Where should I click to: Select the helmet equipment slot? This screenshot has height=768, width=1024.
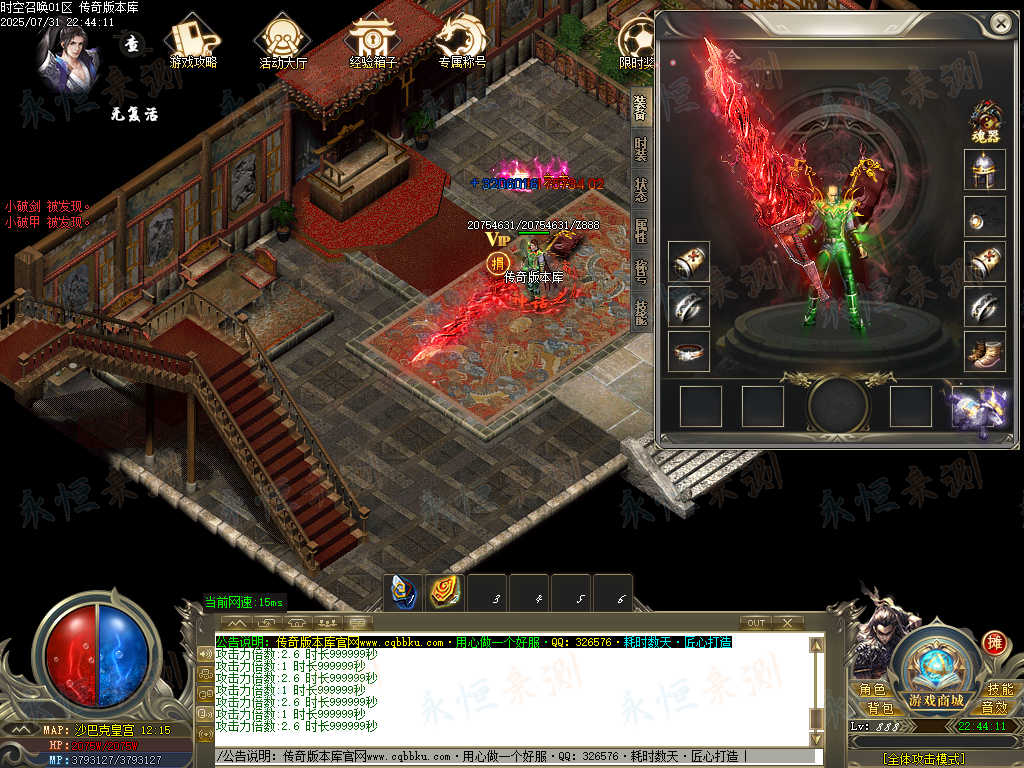(x=984, y=170)
